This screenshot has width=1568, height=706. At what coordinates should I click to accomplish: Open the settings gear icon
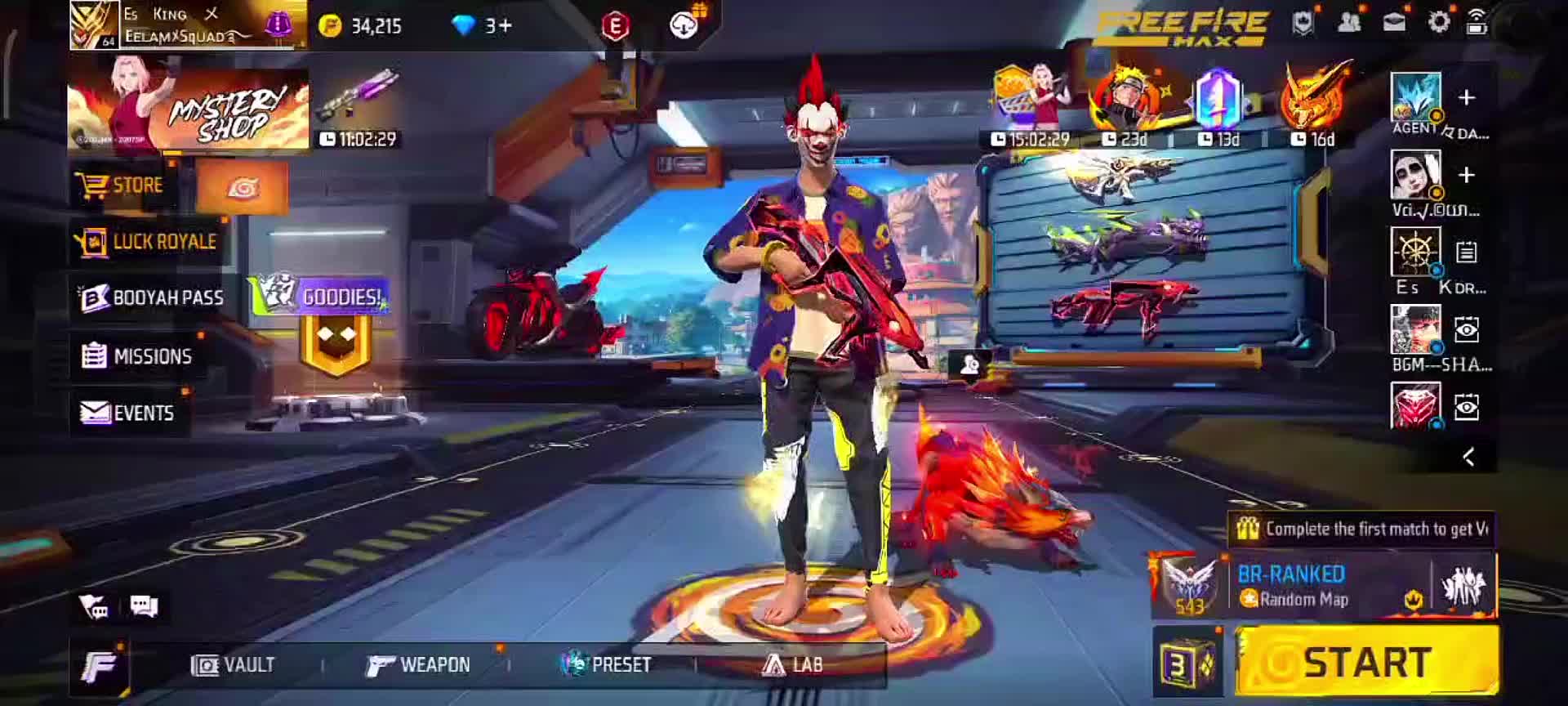[x=1439, y=23]
